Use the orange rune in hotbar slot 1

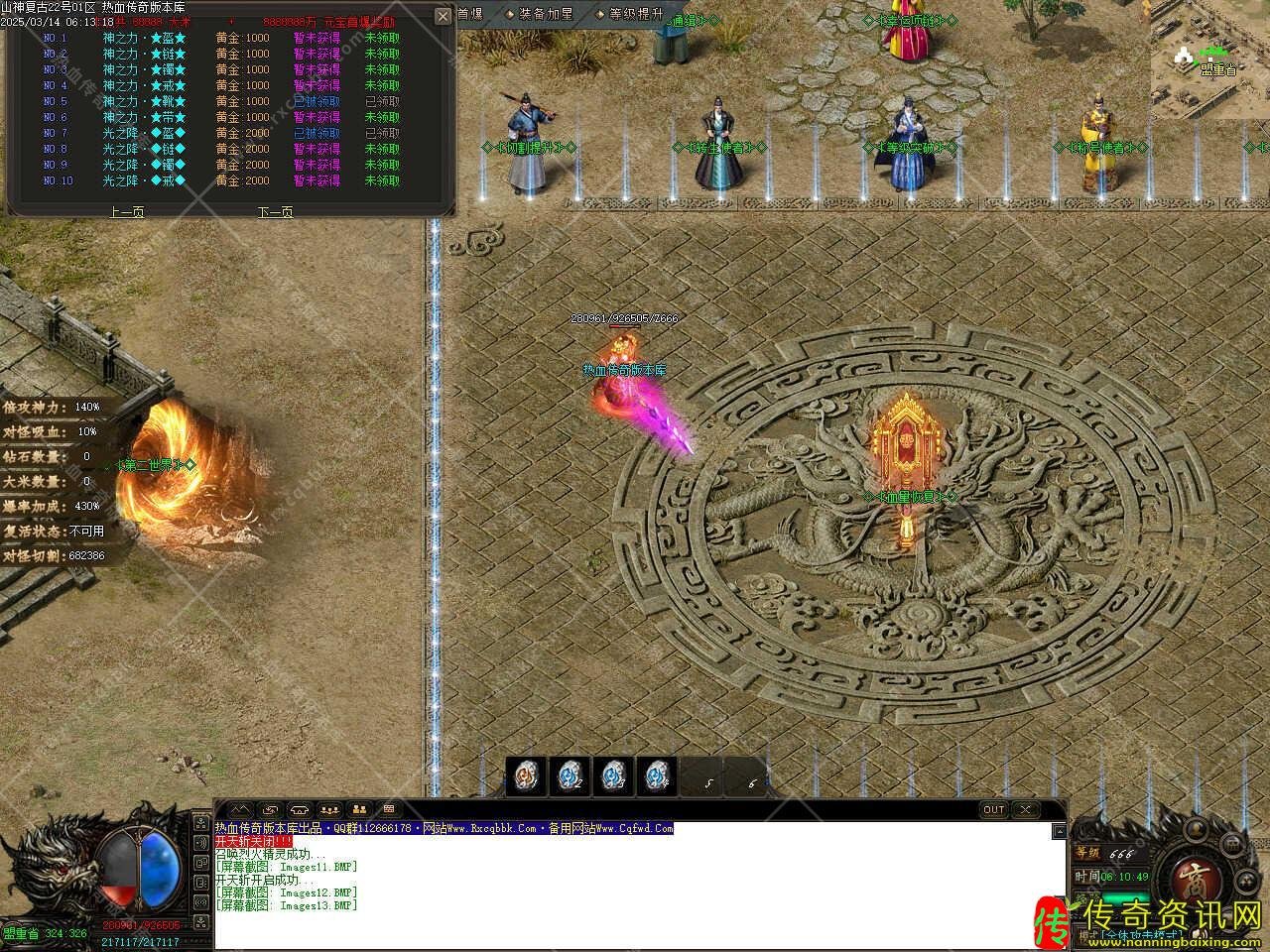tap(525, 774)
